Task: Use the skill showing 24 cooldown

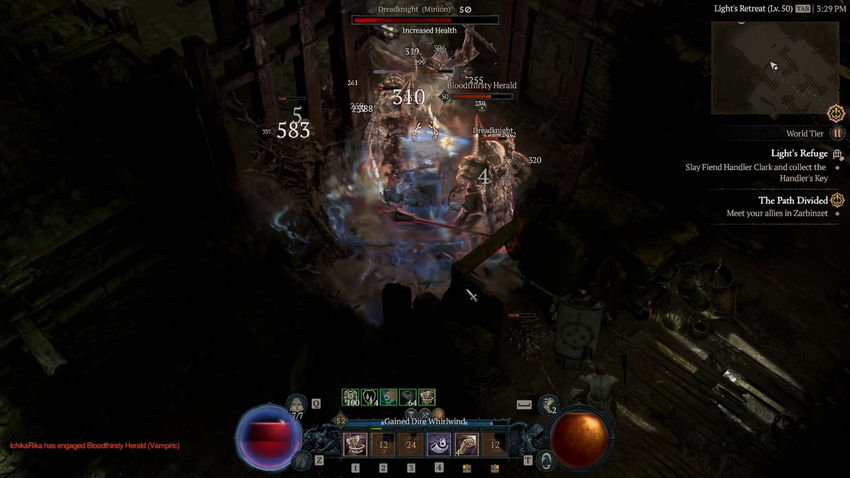Action: tap(411, 445)
